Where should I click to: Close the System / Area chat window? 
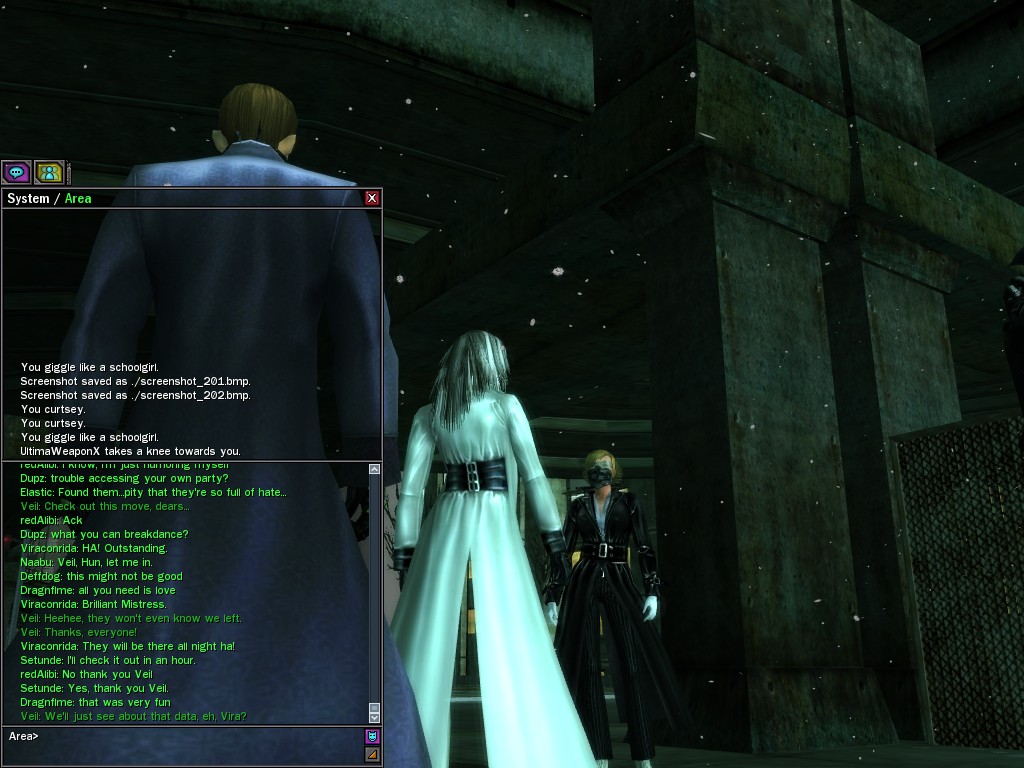(372, 198)
